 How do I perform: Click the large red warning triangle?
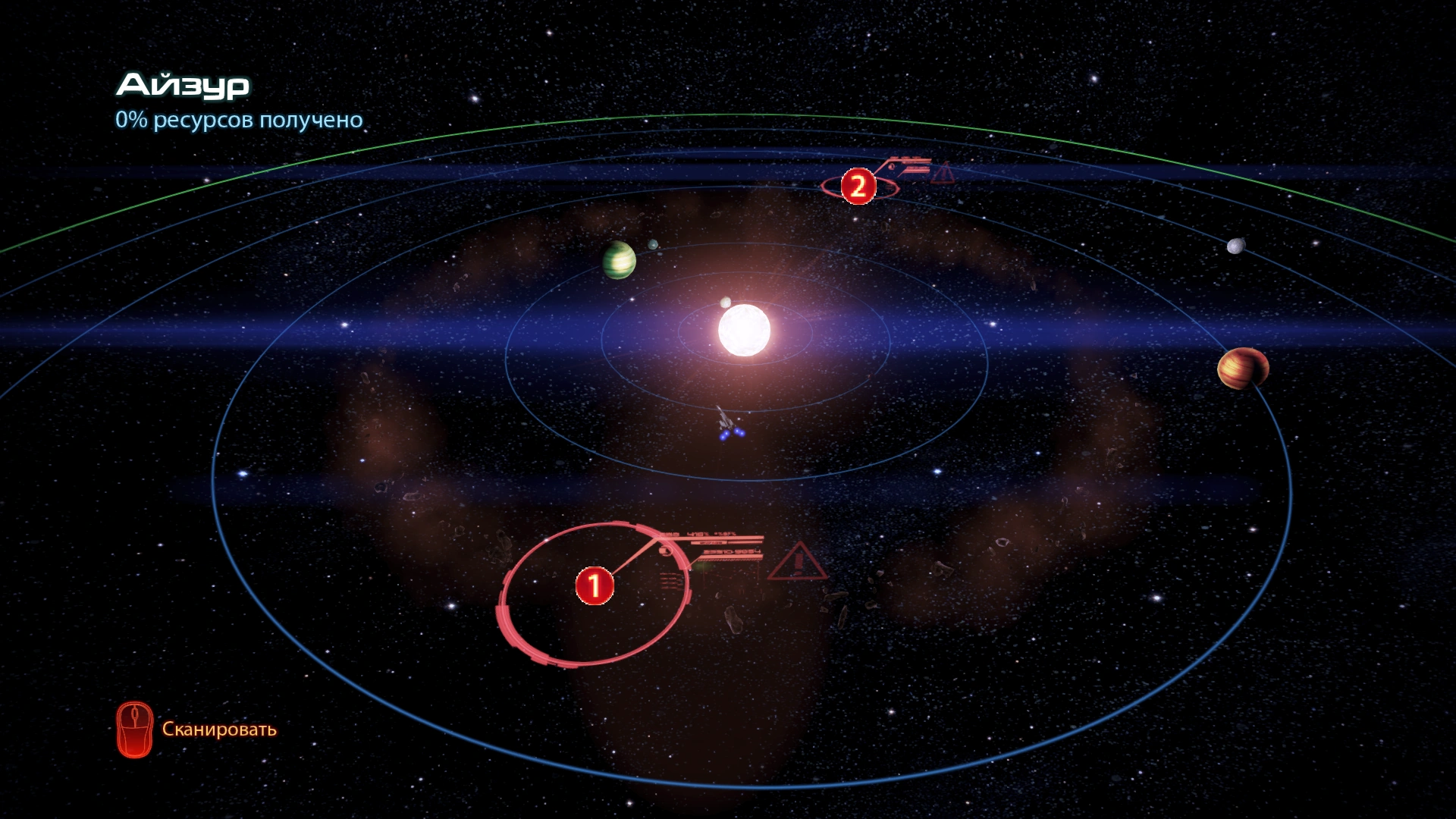[797, 562]
